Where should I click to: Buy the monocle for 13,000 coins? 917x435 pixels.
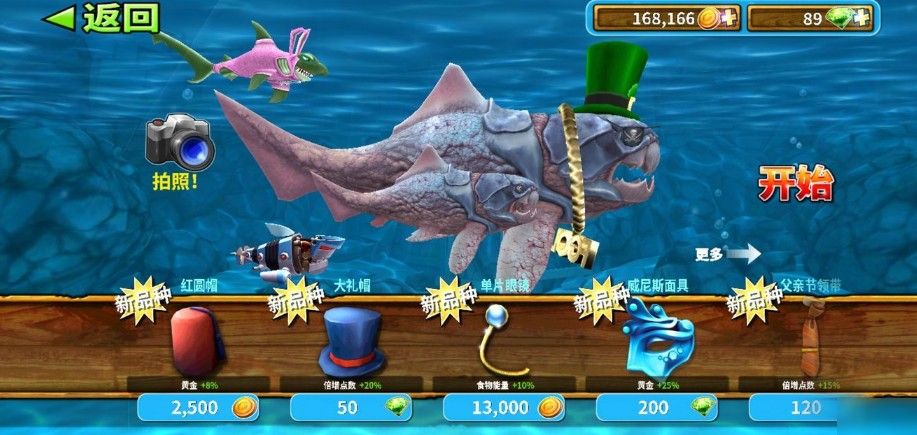coord(505,407)
